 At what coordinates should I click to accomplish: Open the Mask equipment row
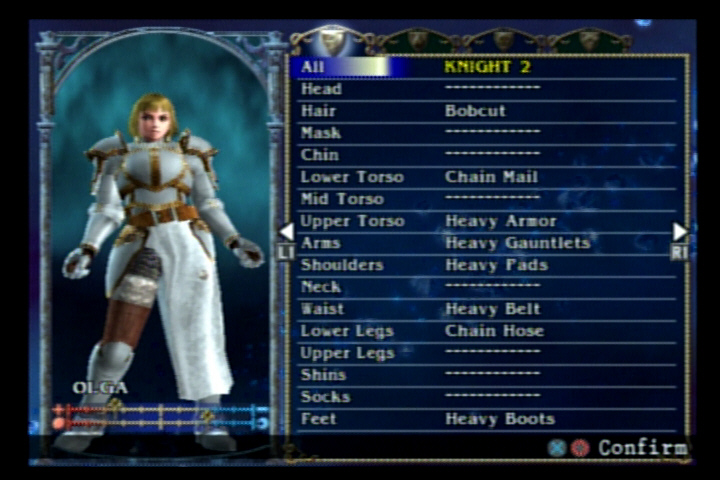pyautogui.click(x=488, y=133)
